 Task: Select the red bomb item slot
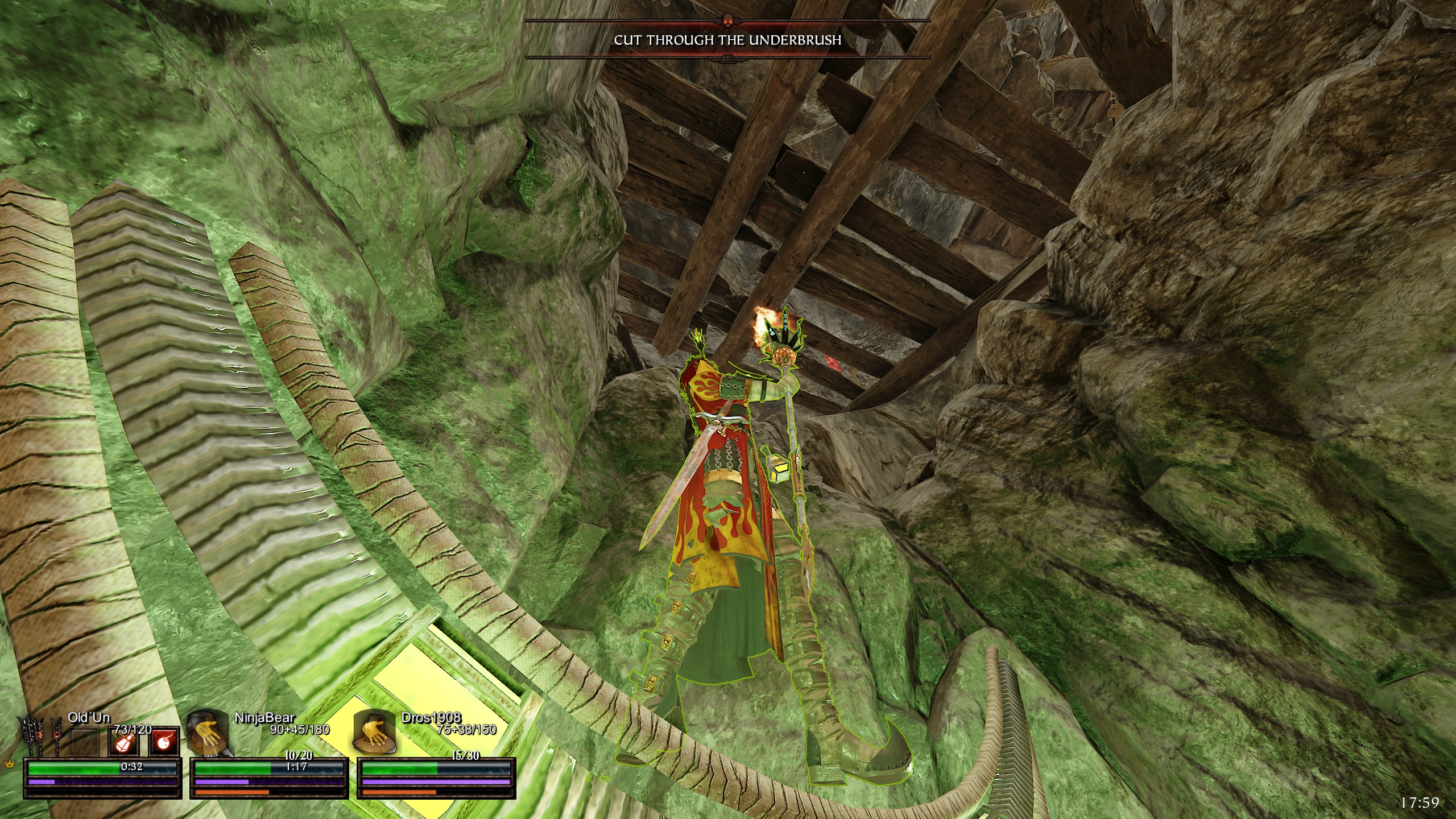(x=166, y=742)
